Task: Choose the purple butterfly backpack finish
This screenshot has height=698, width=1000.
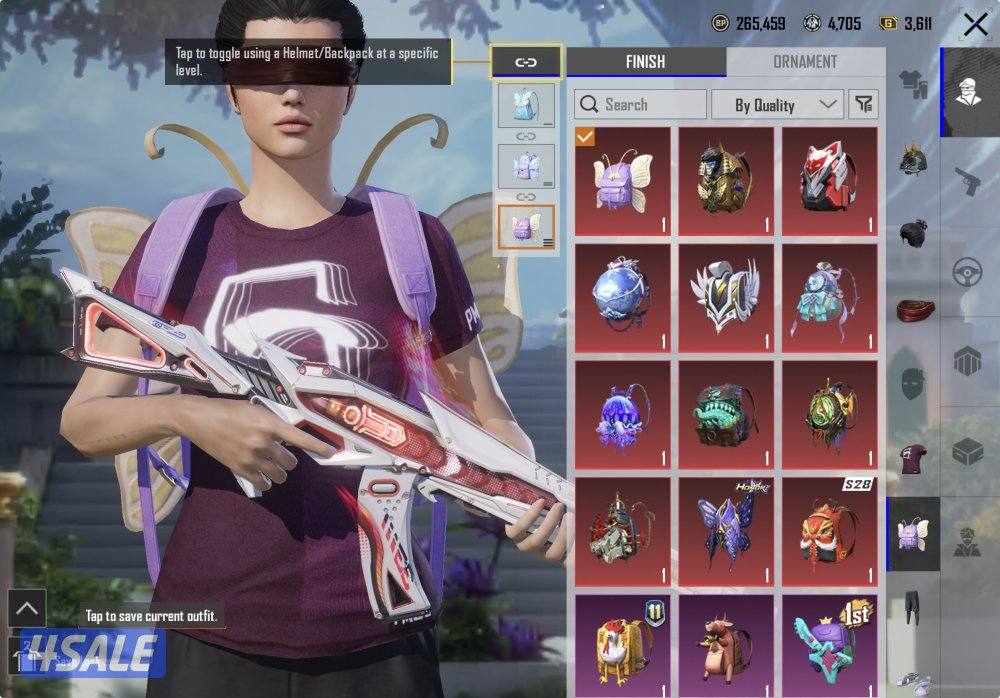Action: pyautogui.click(x=621, y=181)
